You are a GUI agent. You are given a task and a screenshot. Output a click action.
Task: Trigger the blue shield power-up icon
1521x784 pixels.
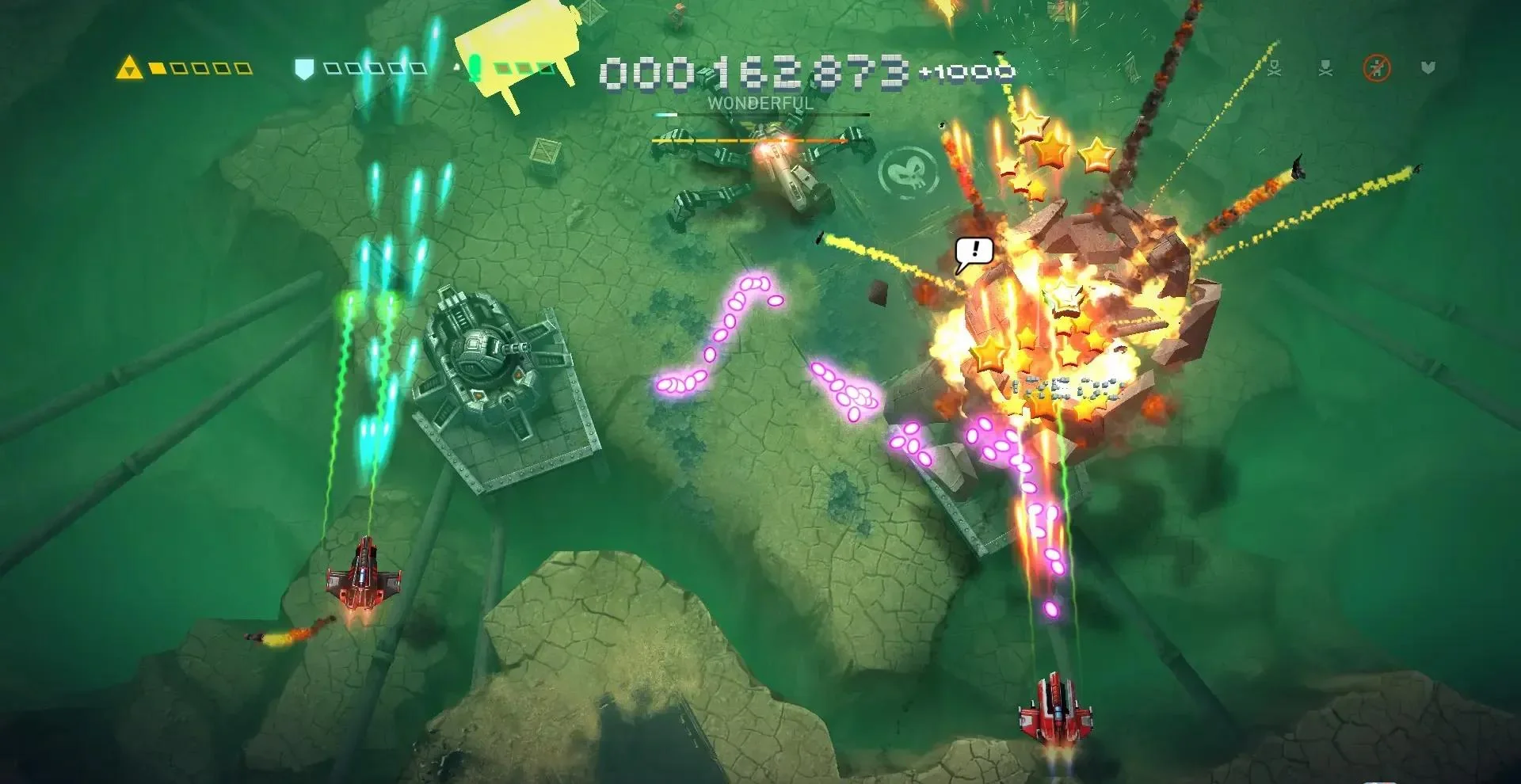click(304, 69)
